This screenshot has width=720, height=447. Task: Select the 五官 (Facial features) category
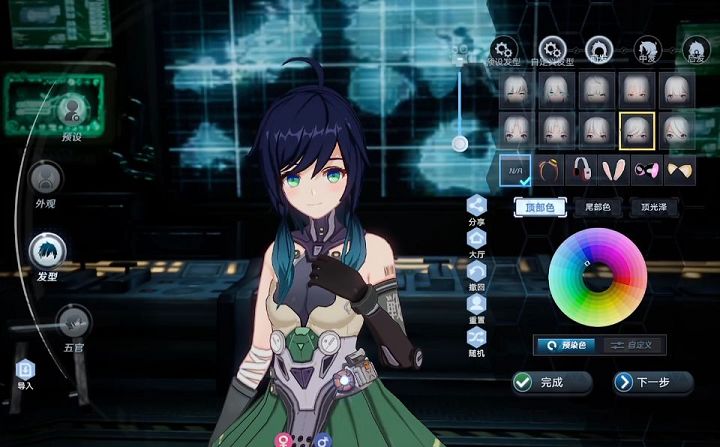[73, 324]
